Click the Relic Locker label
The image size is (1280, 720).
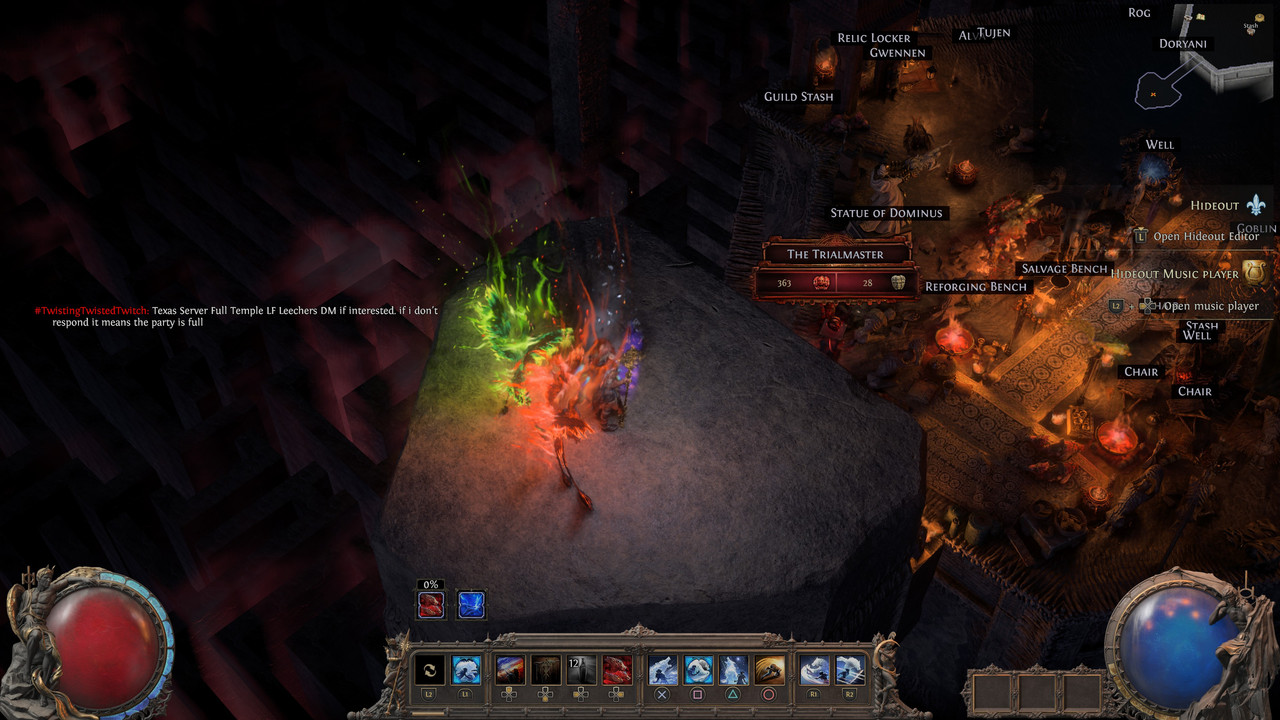pyautogui.click(x=874, y=38)
